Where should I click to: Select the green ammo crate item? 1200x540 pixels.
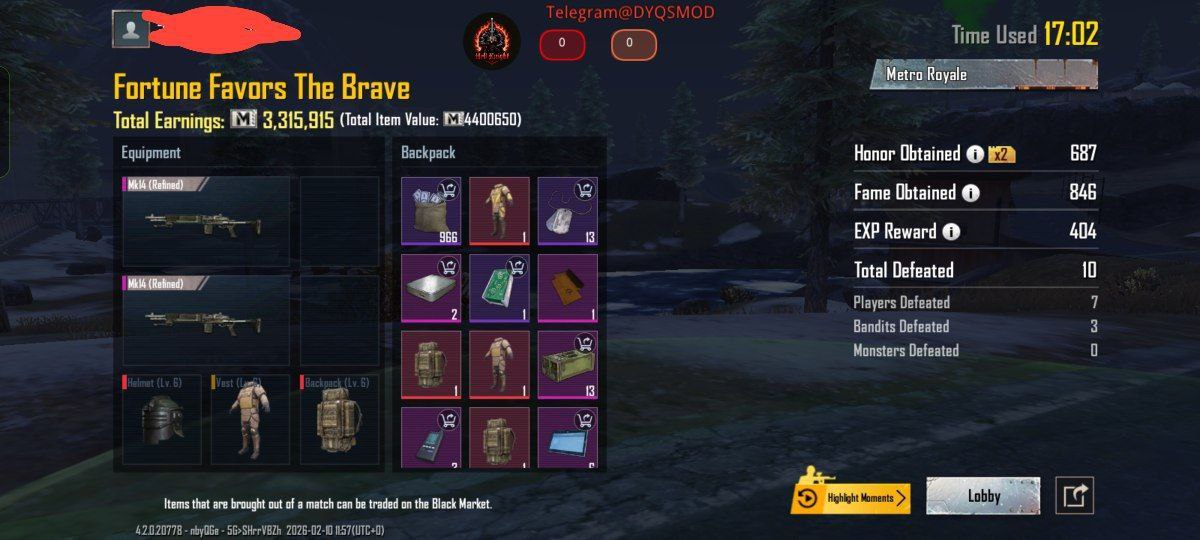(x=567, y=365)
